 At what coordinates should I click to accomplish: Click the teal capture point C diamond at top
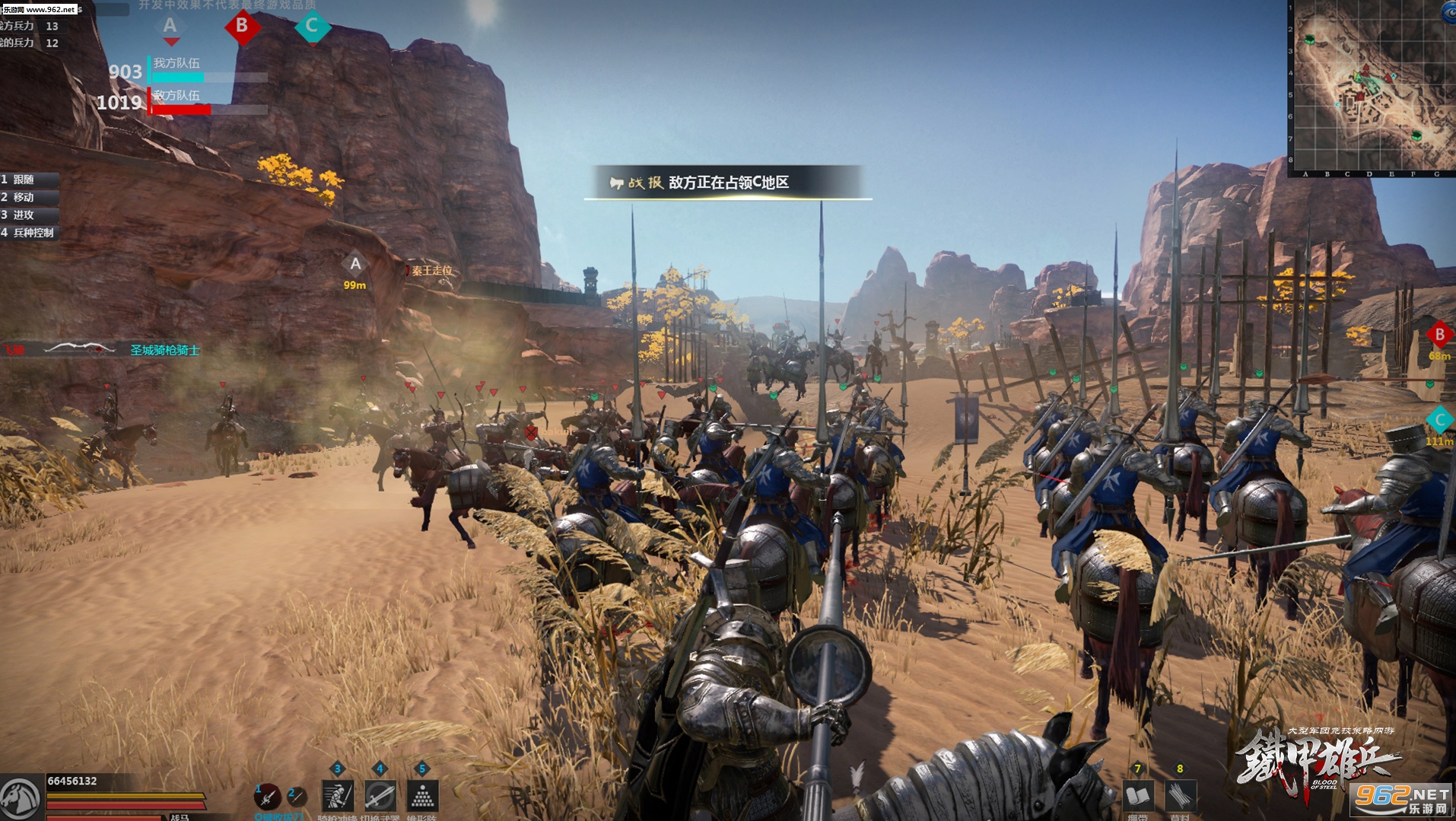(x=312, y=27)
